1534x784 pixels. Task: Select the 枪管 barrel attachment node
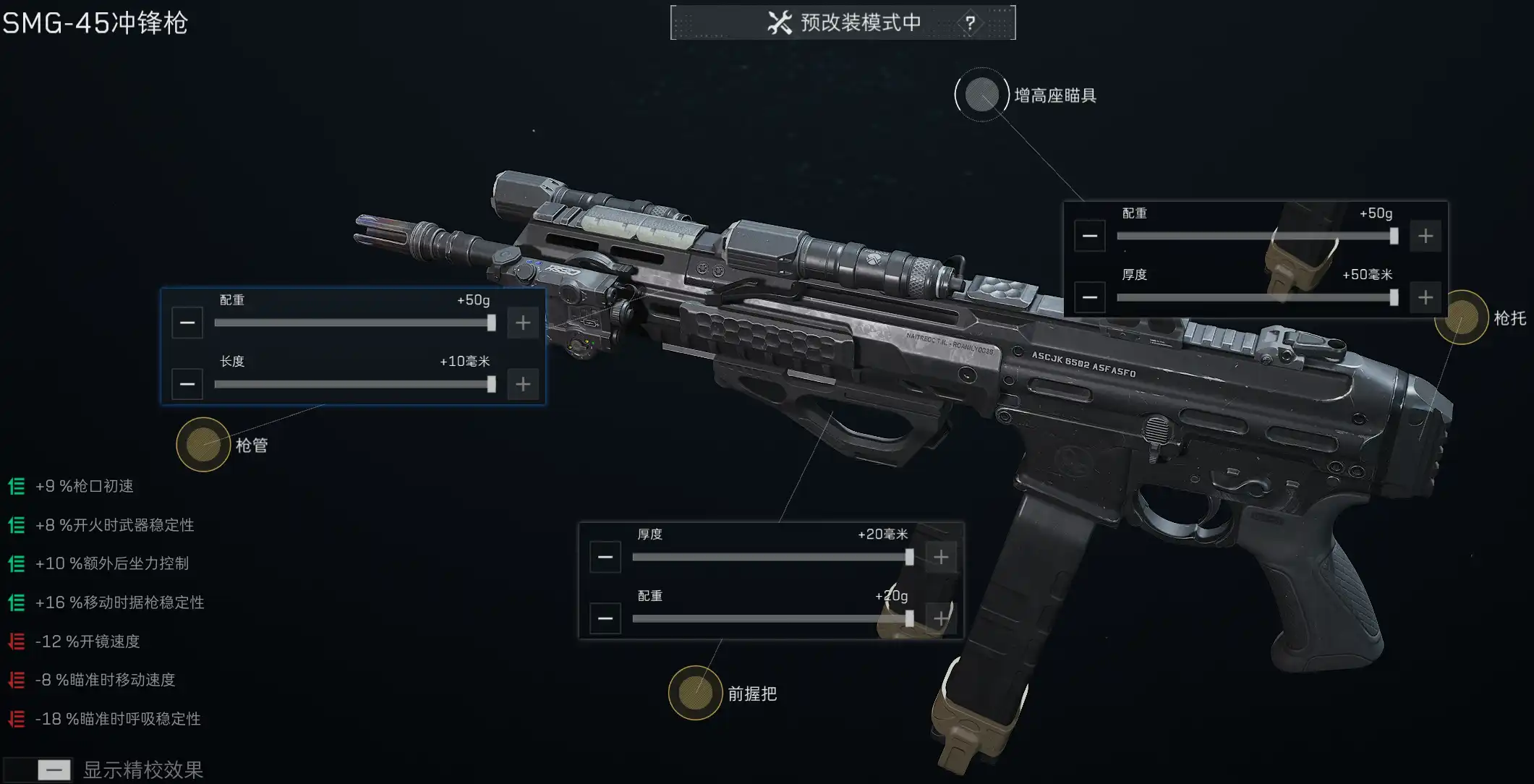click(203, 445)
